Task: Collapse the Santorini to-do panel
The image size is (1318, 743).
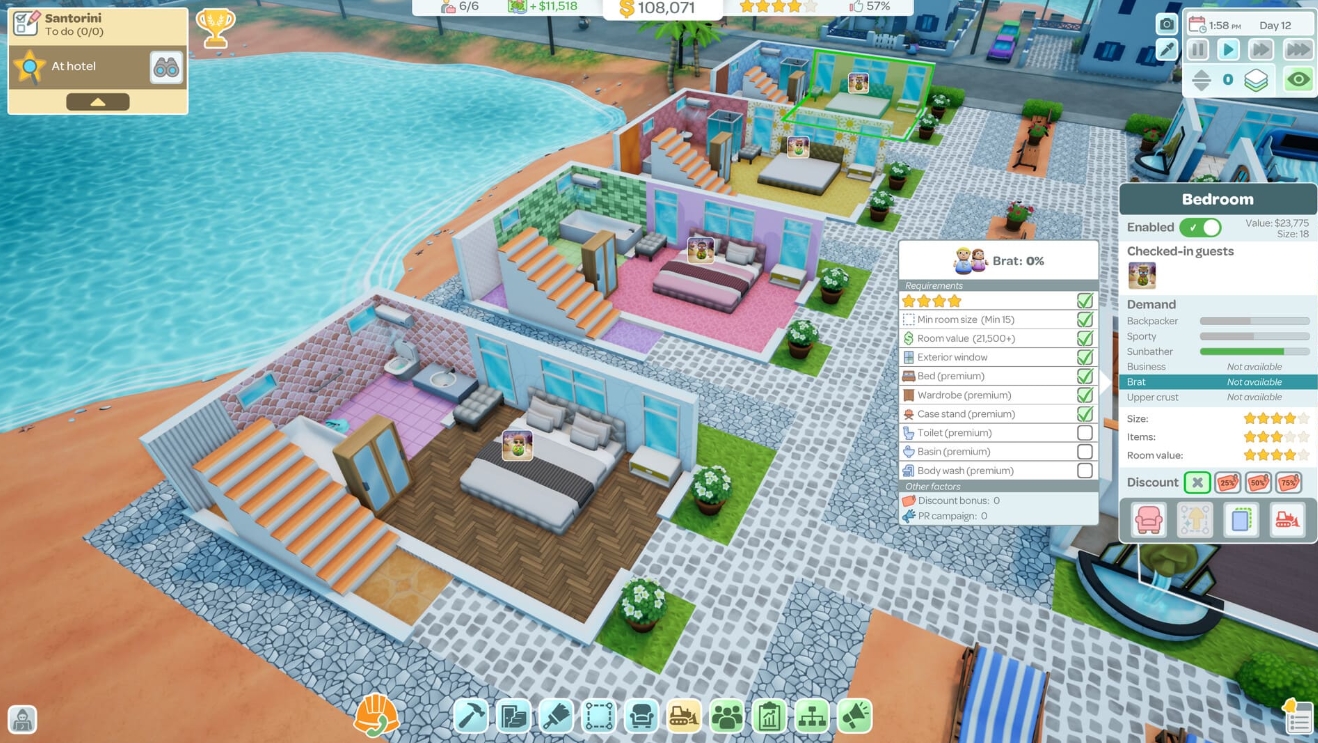Action: (x=96, y=100)
